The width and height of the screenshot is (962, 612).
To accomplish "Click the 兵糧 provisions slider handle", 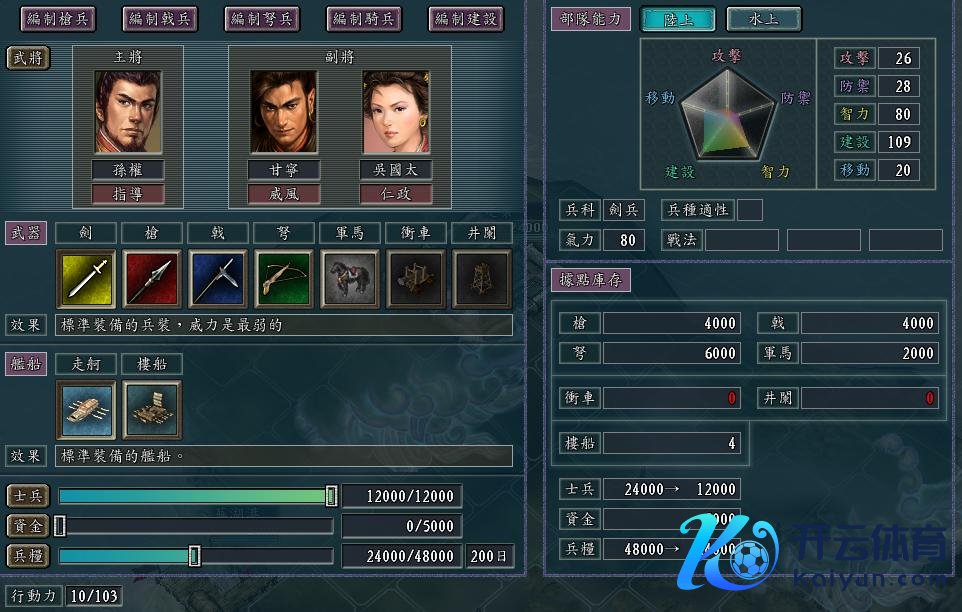I will tap(195, 556).
